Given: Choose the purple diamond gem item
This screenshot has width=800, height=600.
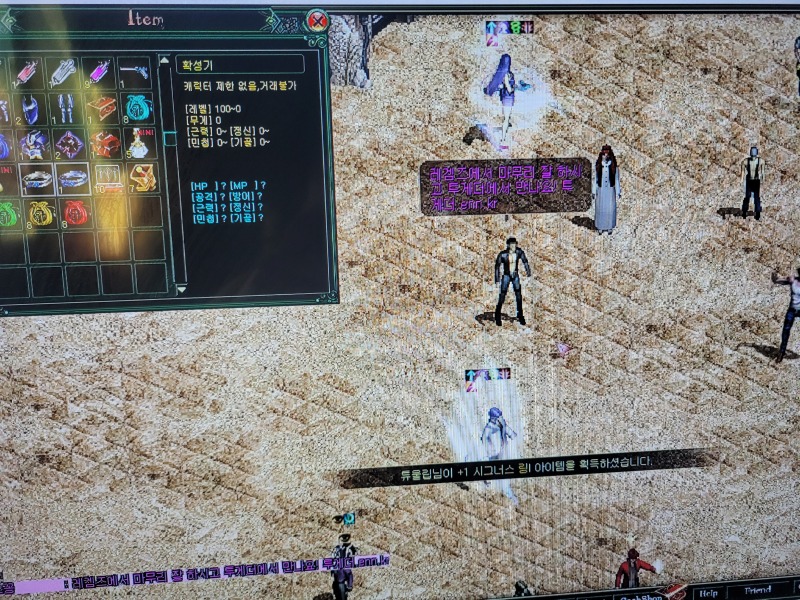Looking at the screenshot, I should (x=68, y=144).
